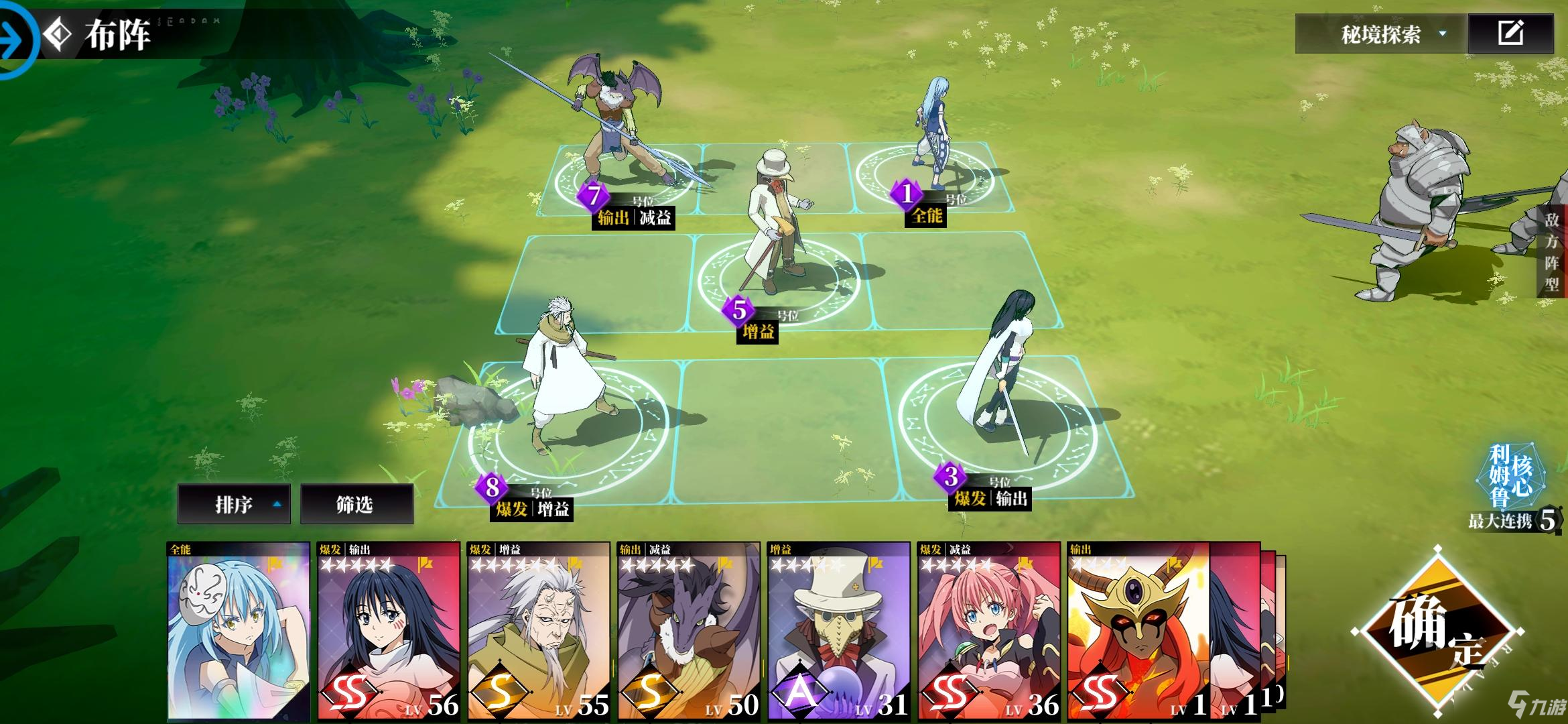Click the edit pencil button
The width and height of the screenshot is (1568, 724).
tap(1510, 34)
